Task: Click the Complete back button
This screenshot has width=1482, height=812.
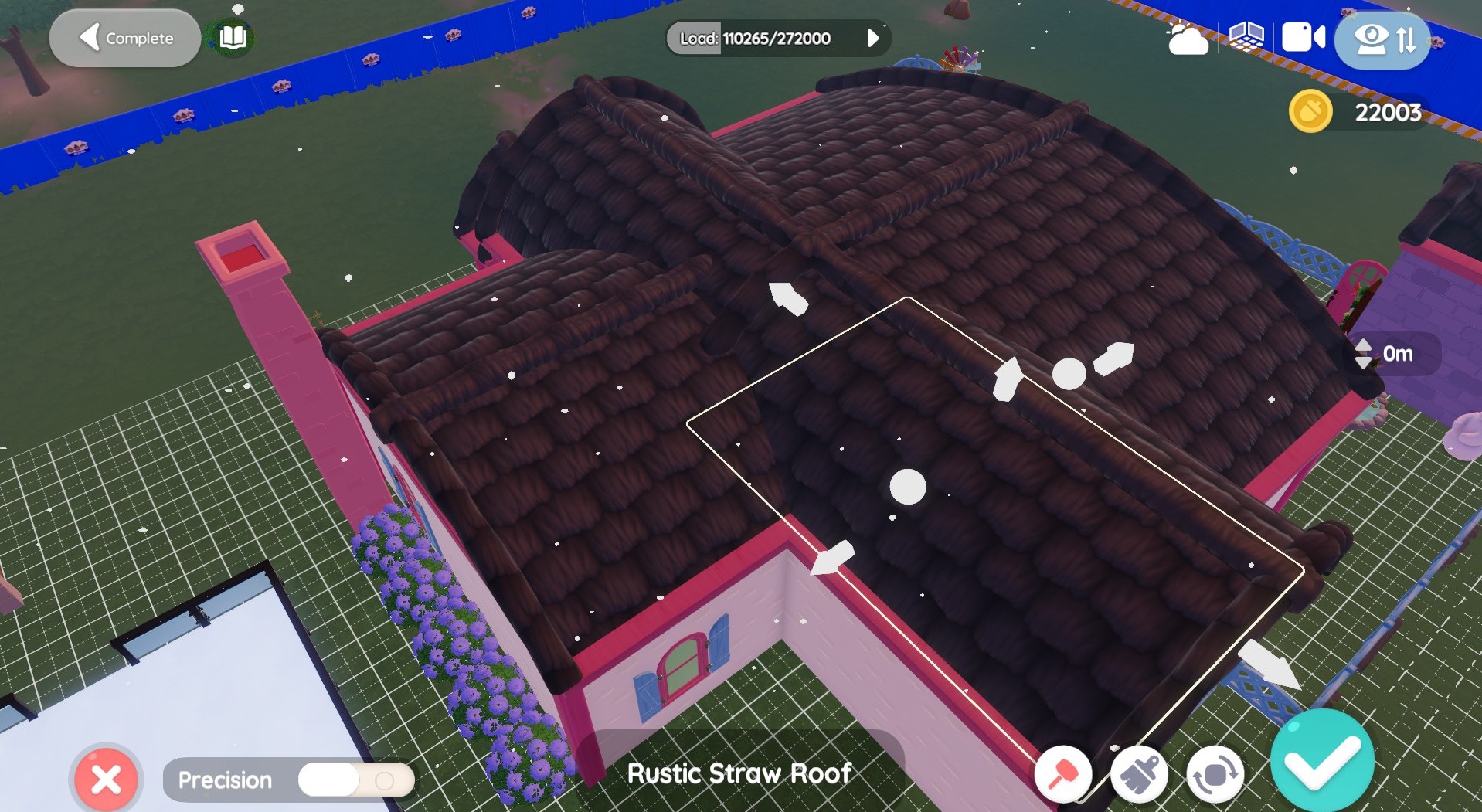Action: point(125,38)
